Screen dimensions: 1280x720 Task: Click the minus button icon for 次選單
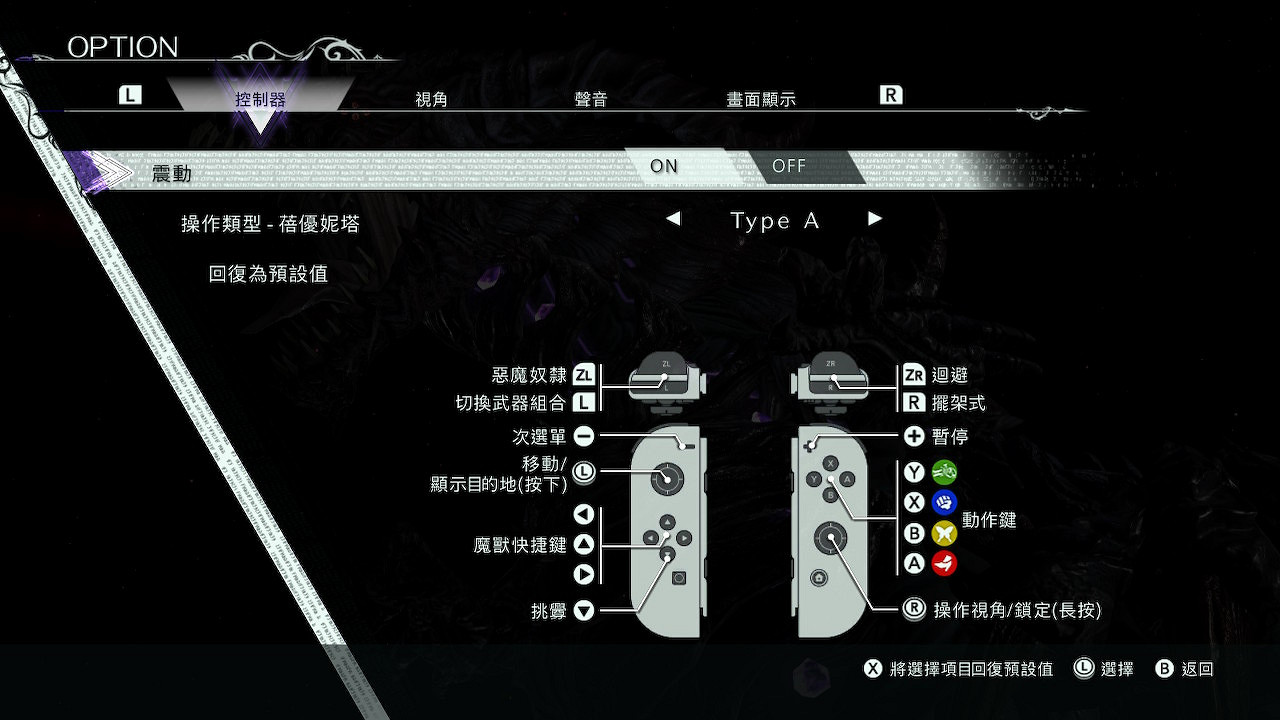584,436
